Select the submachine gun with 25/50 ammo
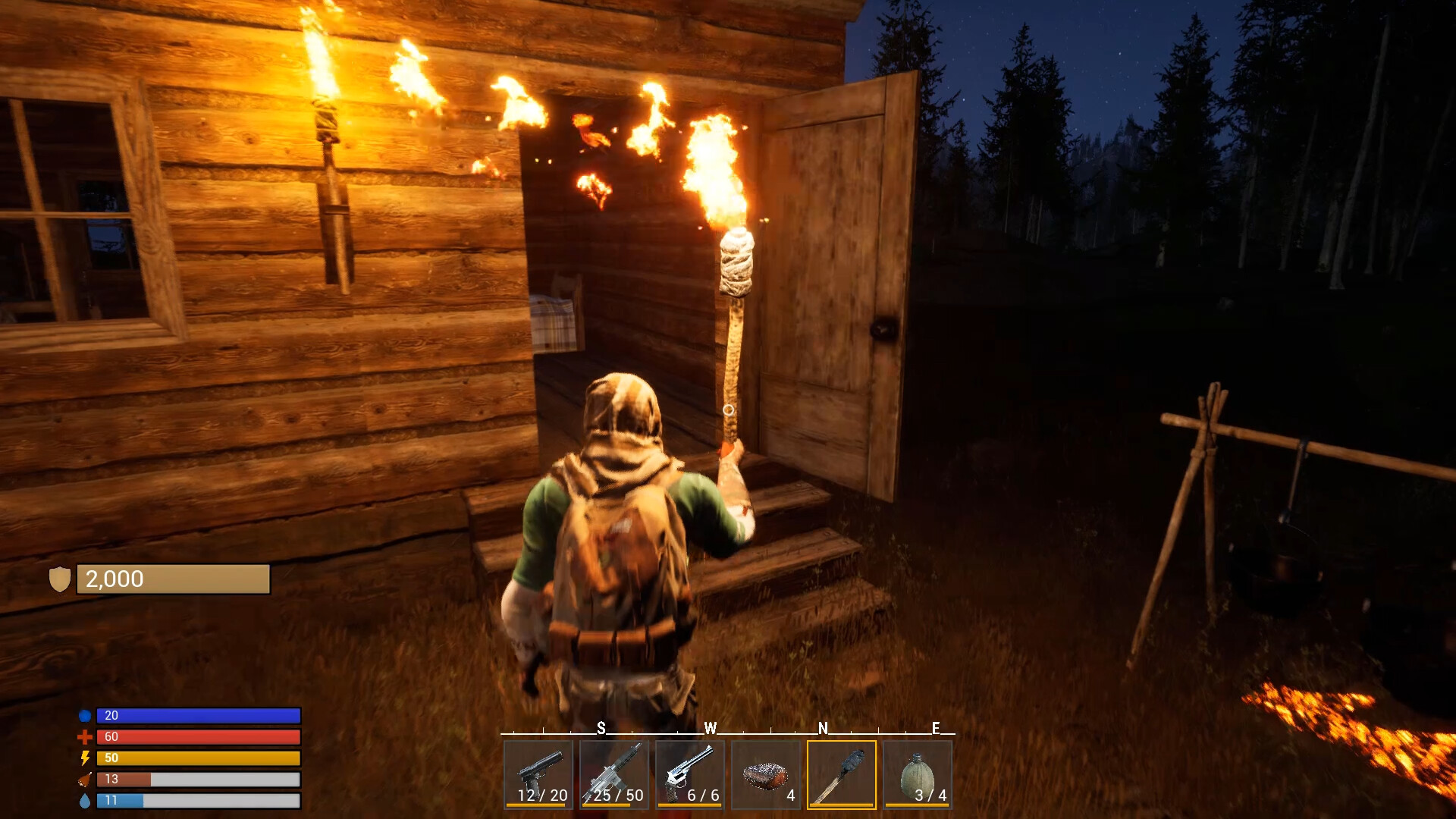 [615, 775]
